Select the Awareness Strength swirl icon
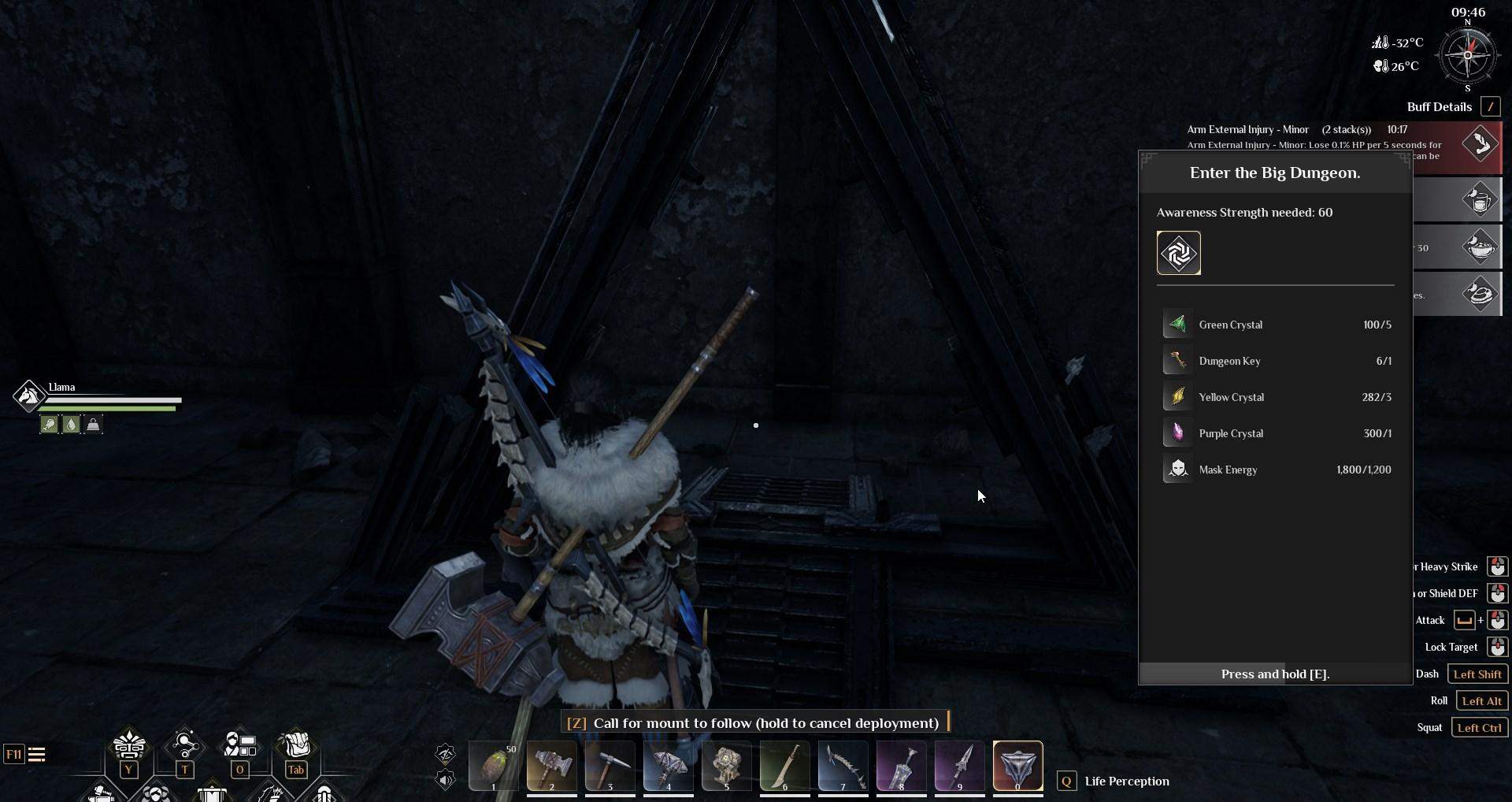The width and height of the screenshot is (1512, 802). 1178,253
